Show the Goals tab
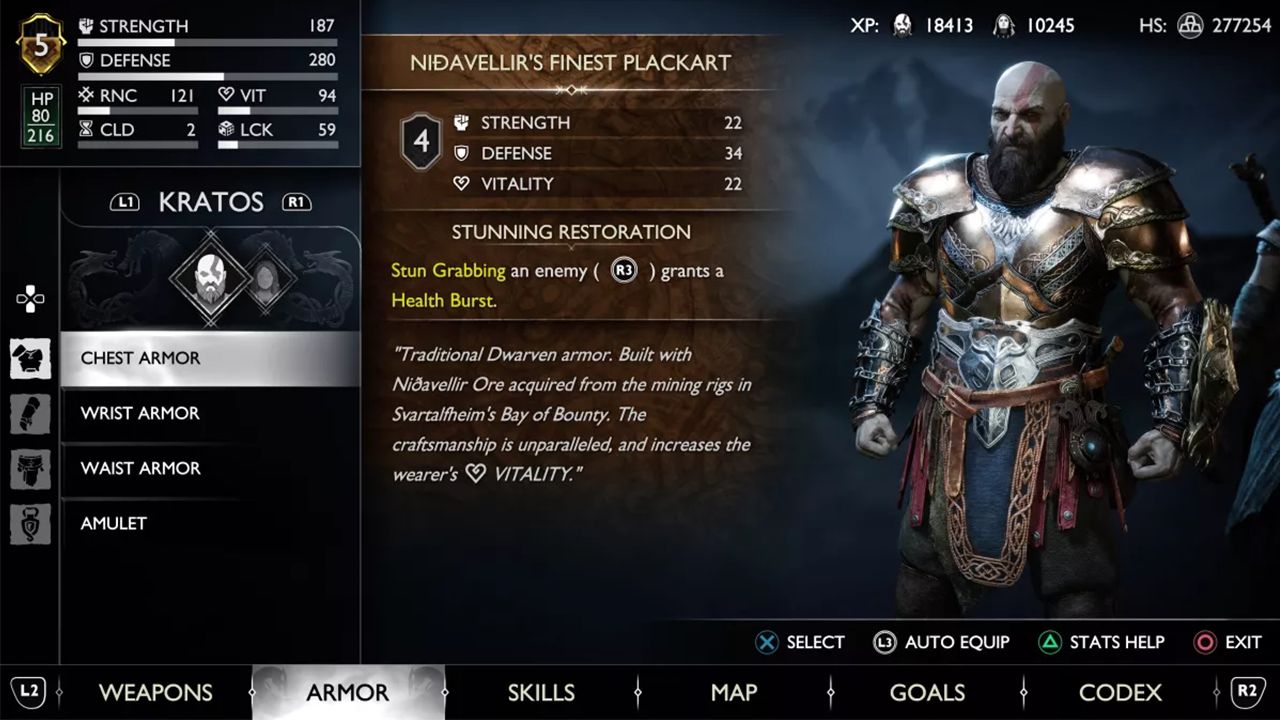The height and width of the screenshot is (720, 1280). pos(927,692)
